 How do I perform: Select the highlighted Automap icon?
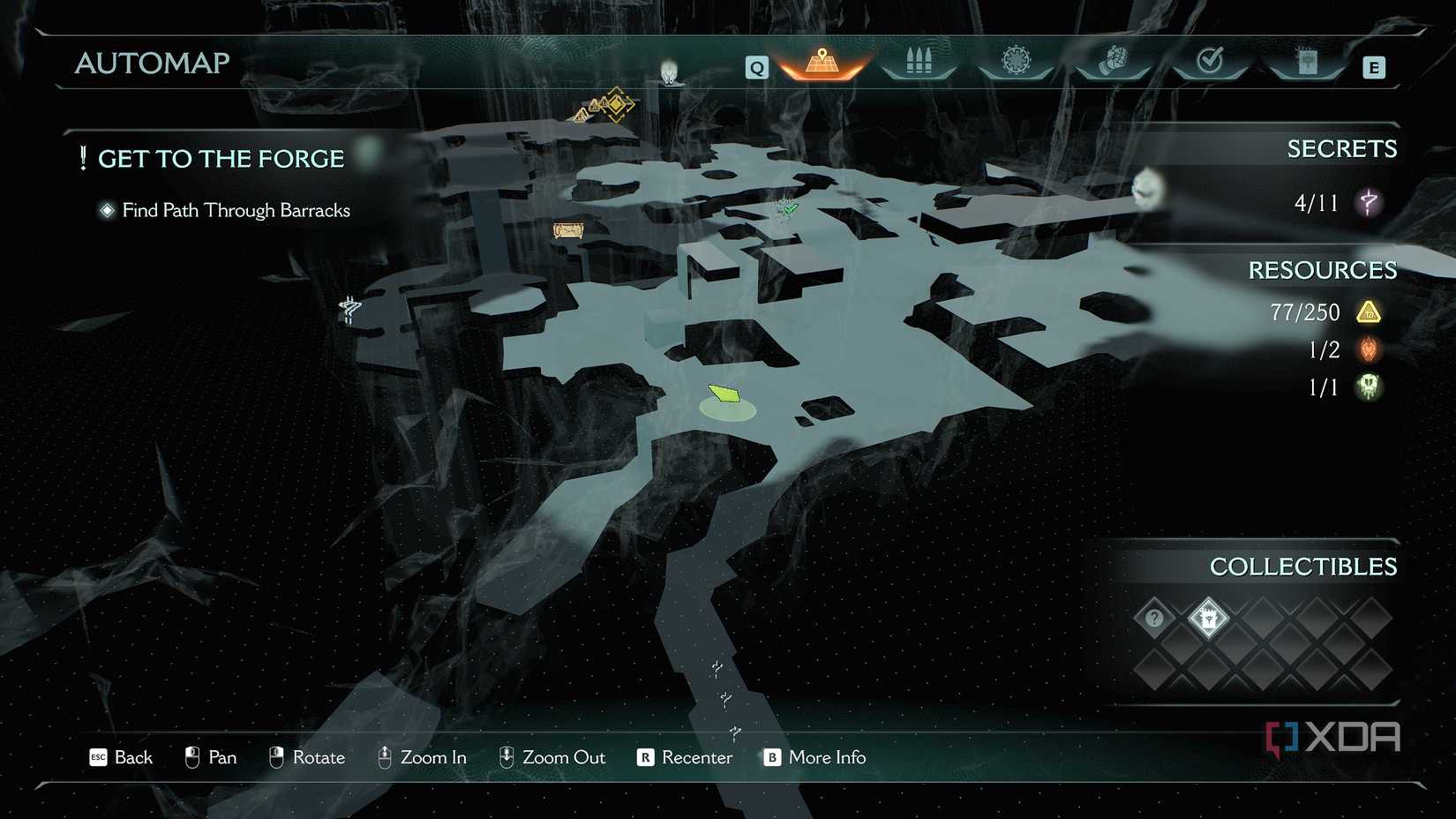(x=822, y=64)
